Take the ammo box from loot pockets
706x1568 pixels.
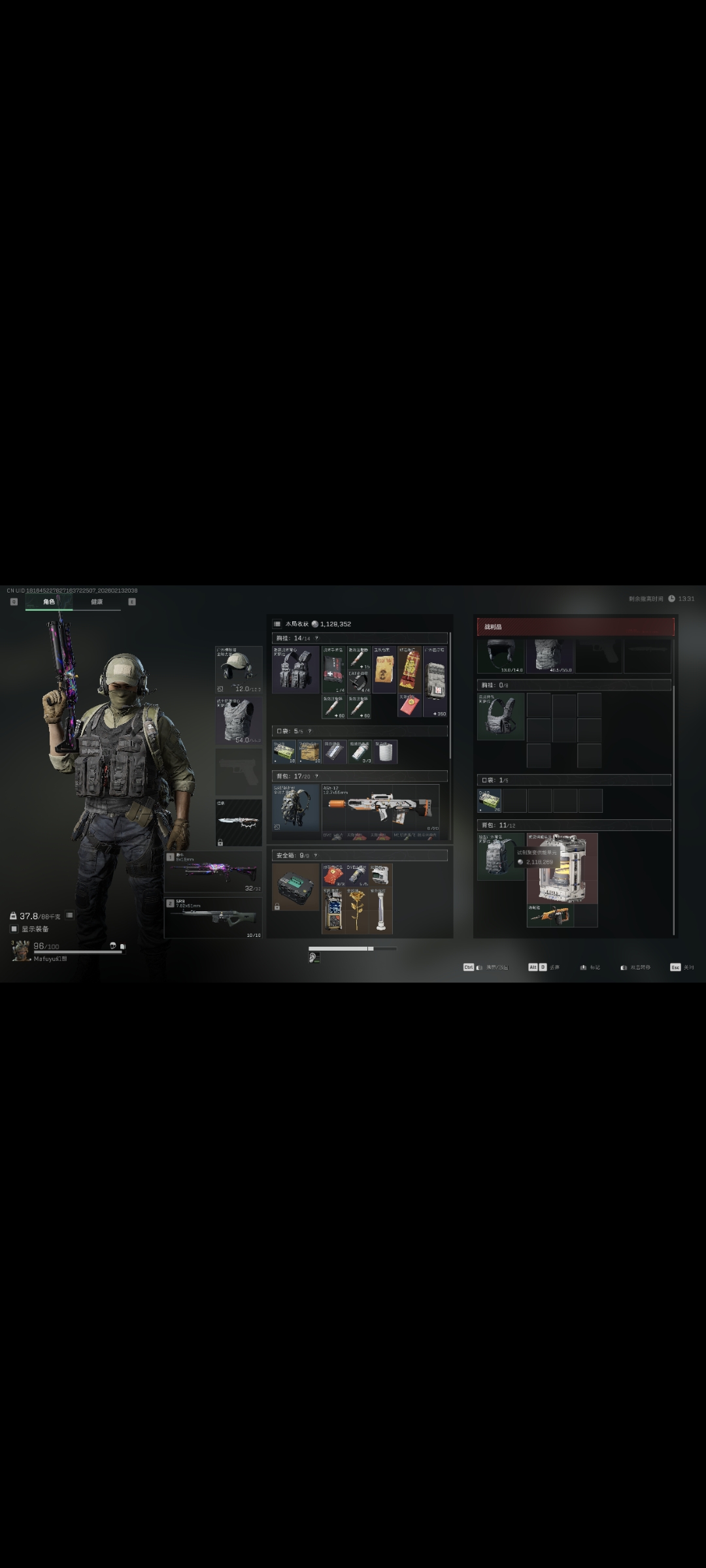tap(489, 800)
